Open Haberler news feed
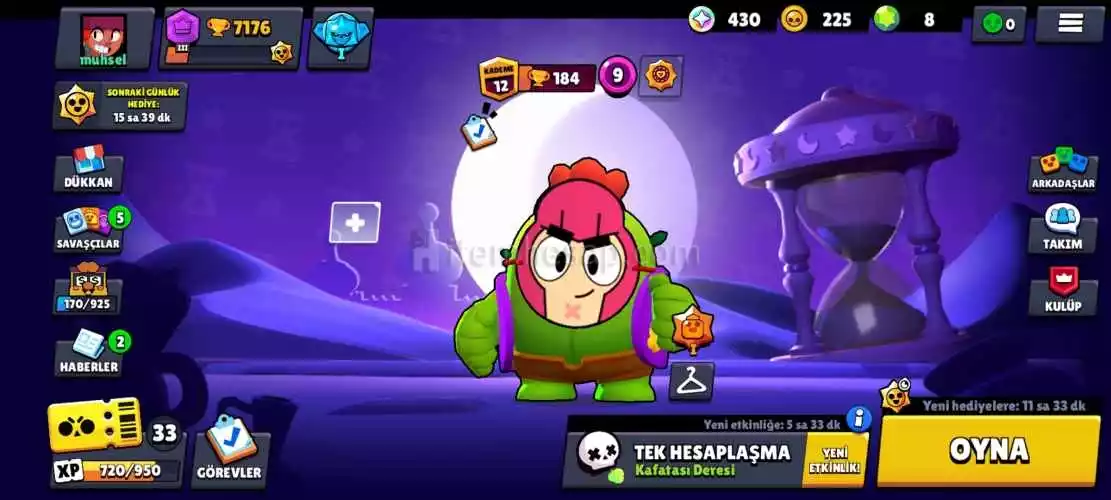Screen dimensions: 1111x500 pos(89,353)
